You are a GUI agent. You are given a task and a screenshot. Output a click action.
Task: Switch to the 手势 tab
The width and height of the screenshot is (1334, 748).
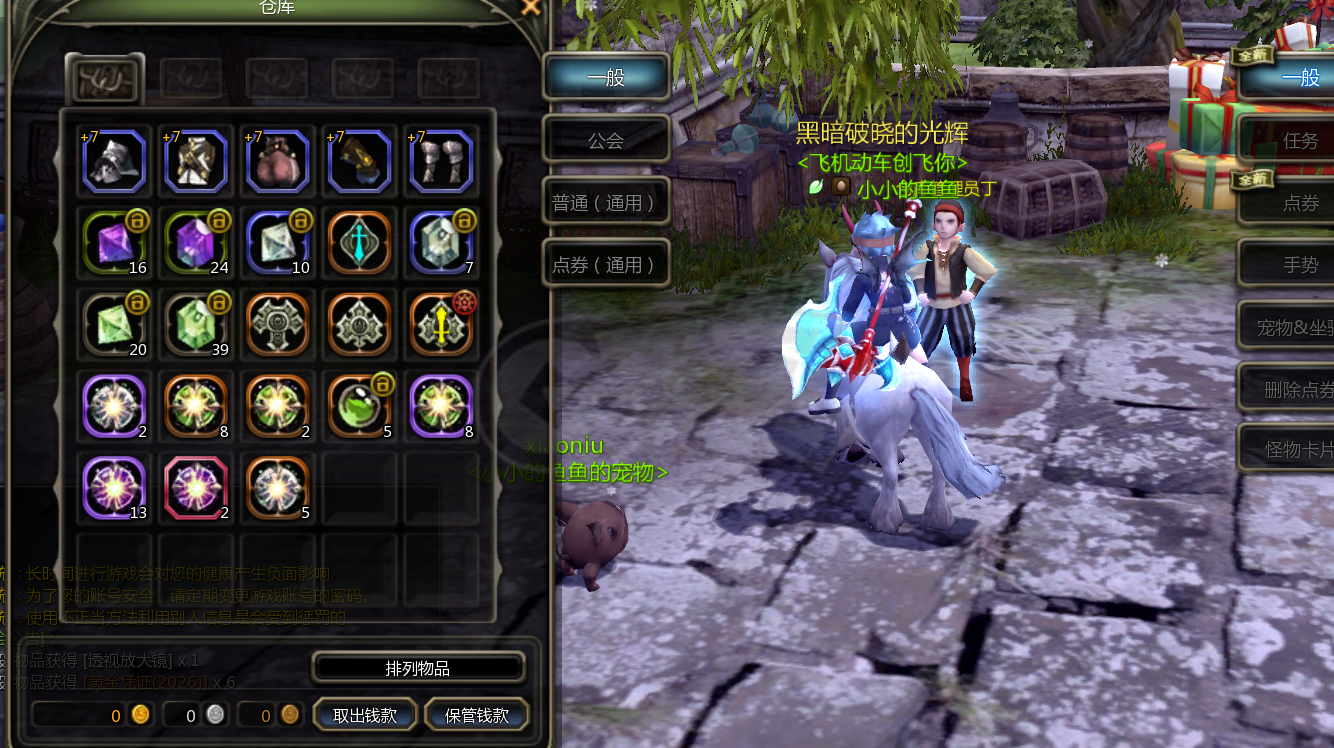[1296, 265]
